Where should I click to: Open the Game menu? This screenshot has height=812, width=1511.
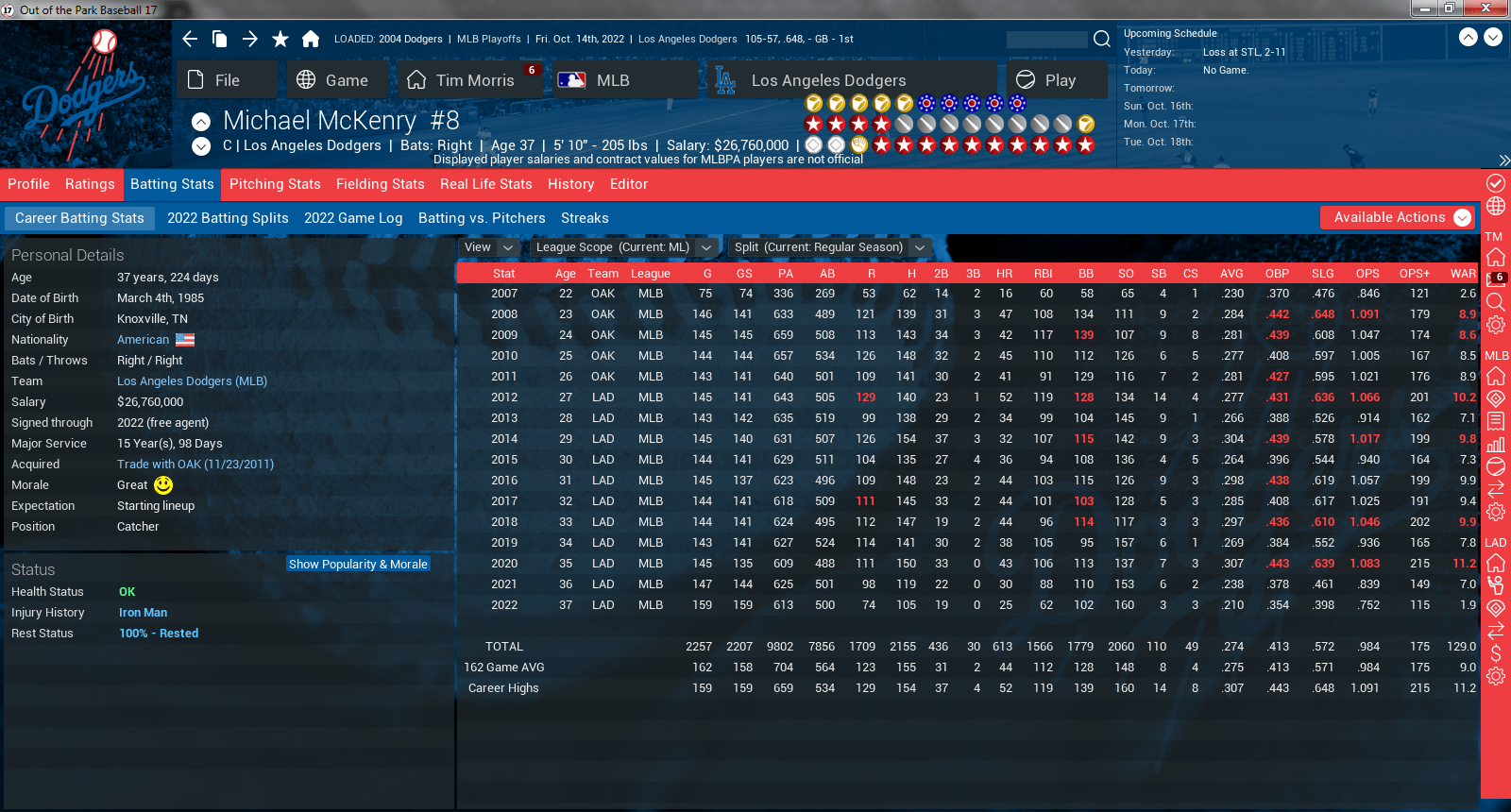337,79
